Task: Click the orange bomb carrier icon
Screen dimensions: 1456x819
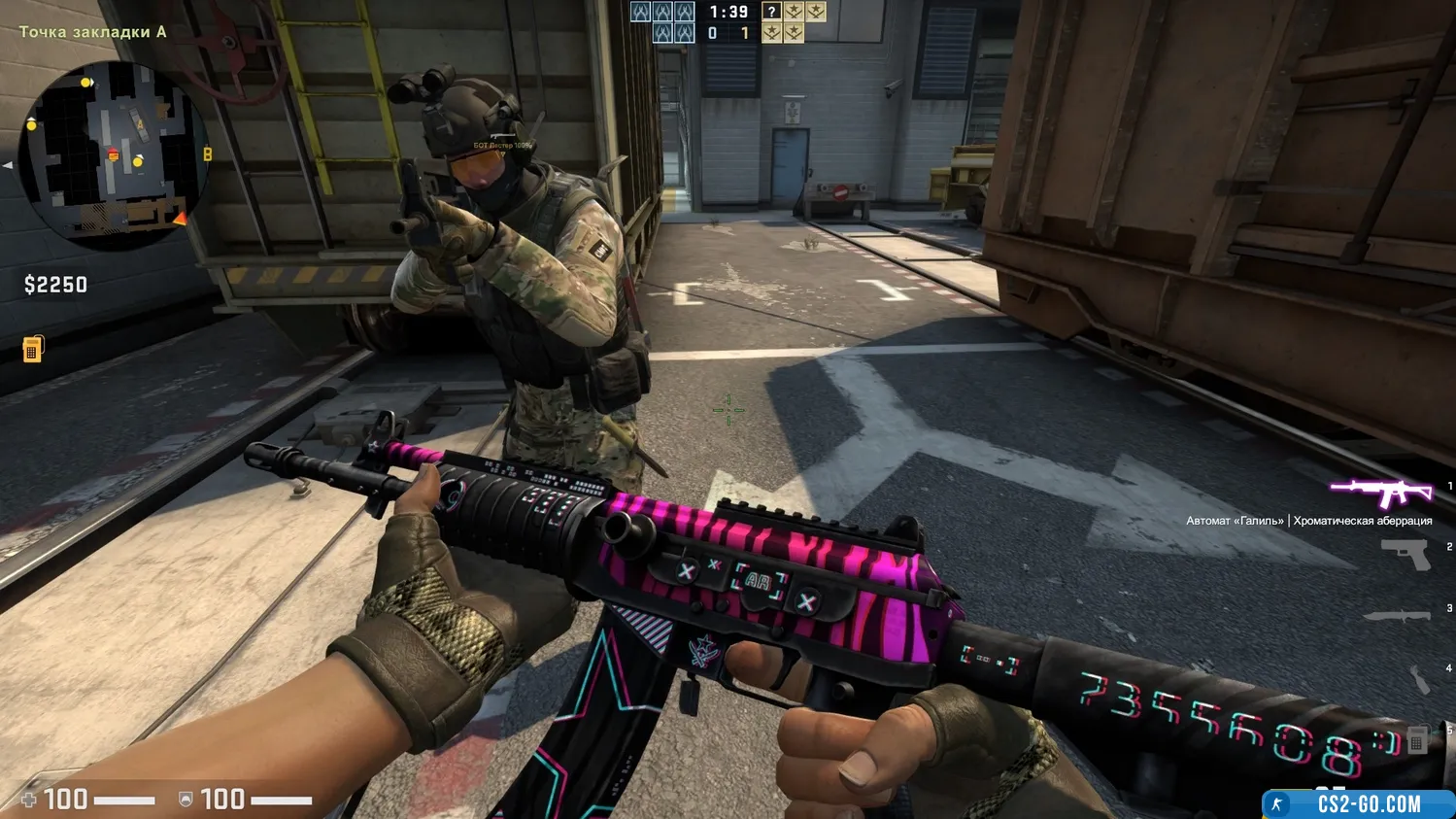Action: [32, 348]
